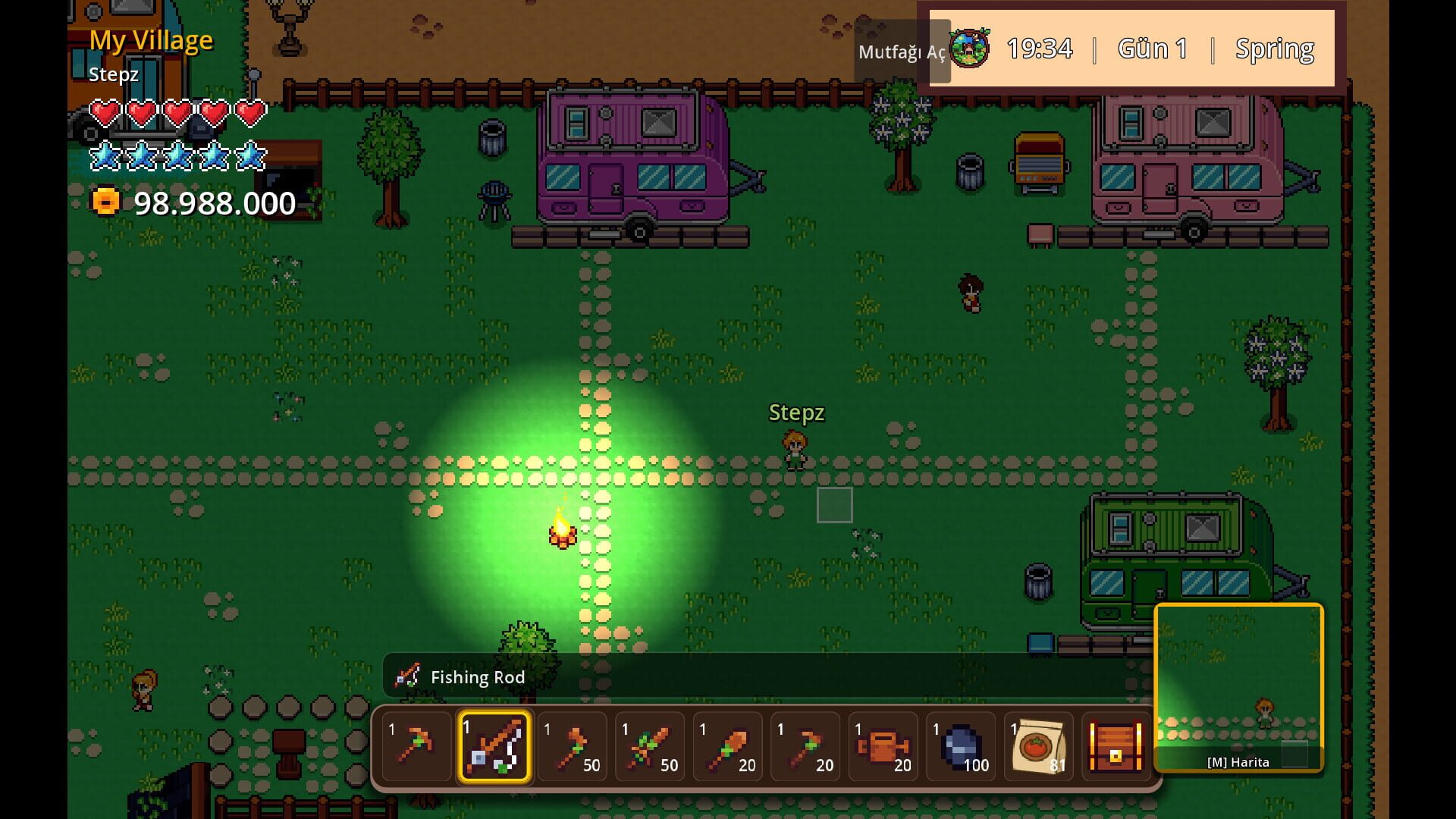Click the Gün 1 day counter

pos(1152,48)
